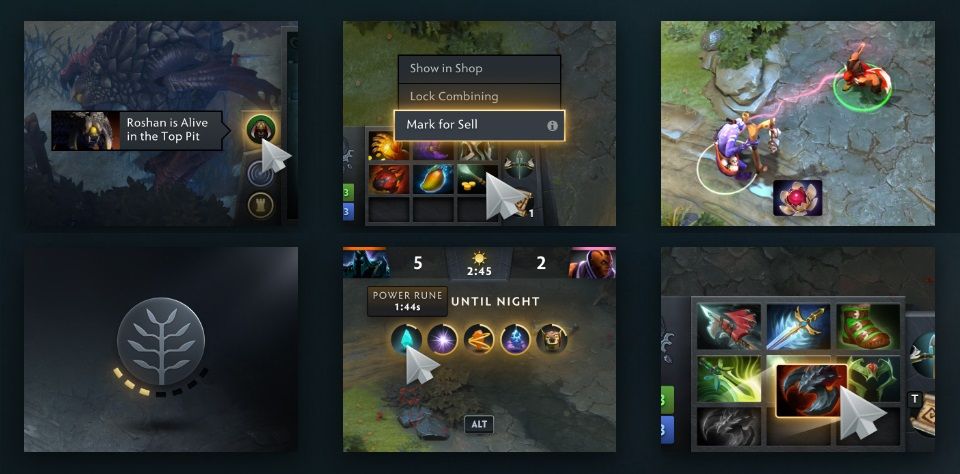Click the glowing green blade item slot
This screenshot has height=474, width=960.
coord(729,379)
